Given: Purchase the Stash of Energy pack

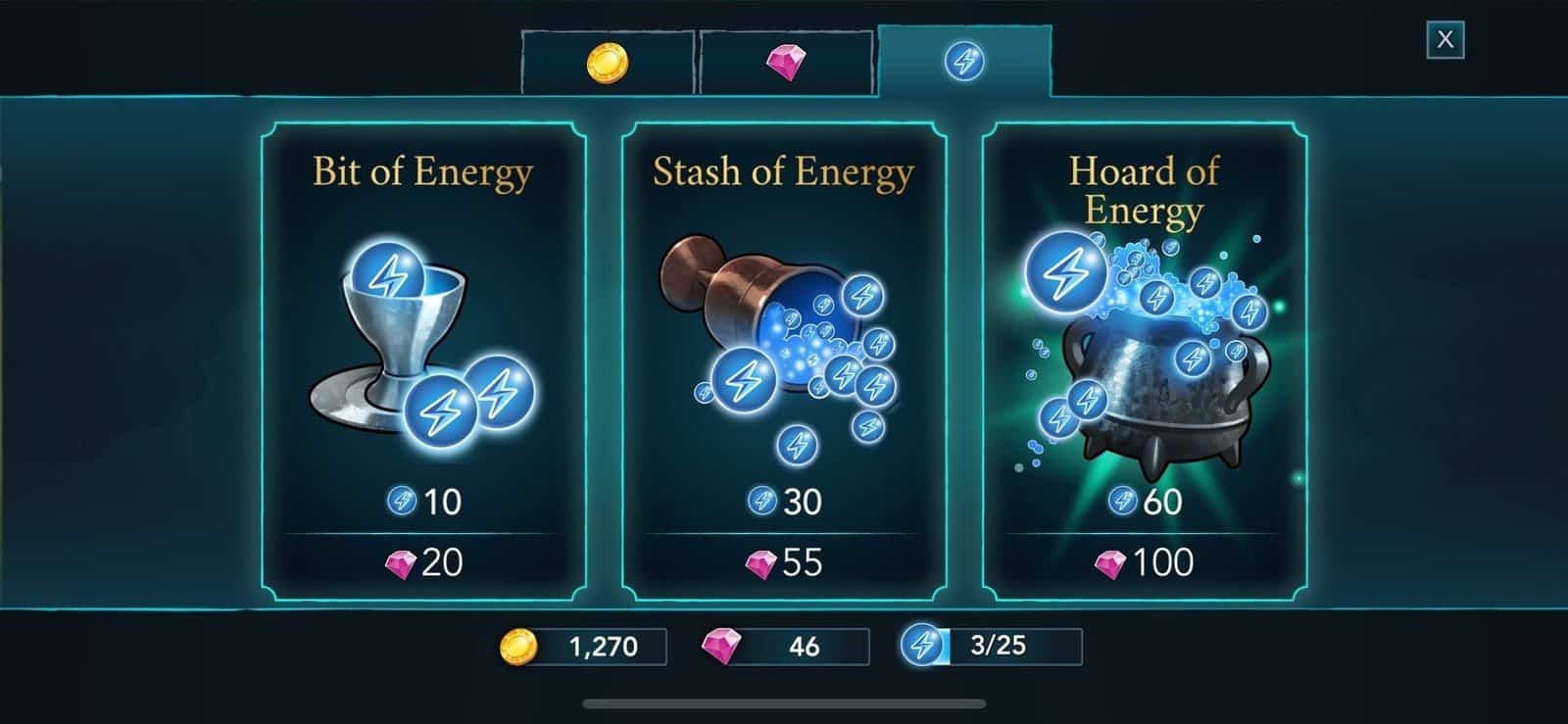Looking at the screenshot, I should (784, 361).
